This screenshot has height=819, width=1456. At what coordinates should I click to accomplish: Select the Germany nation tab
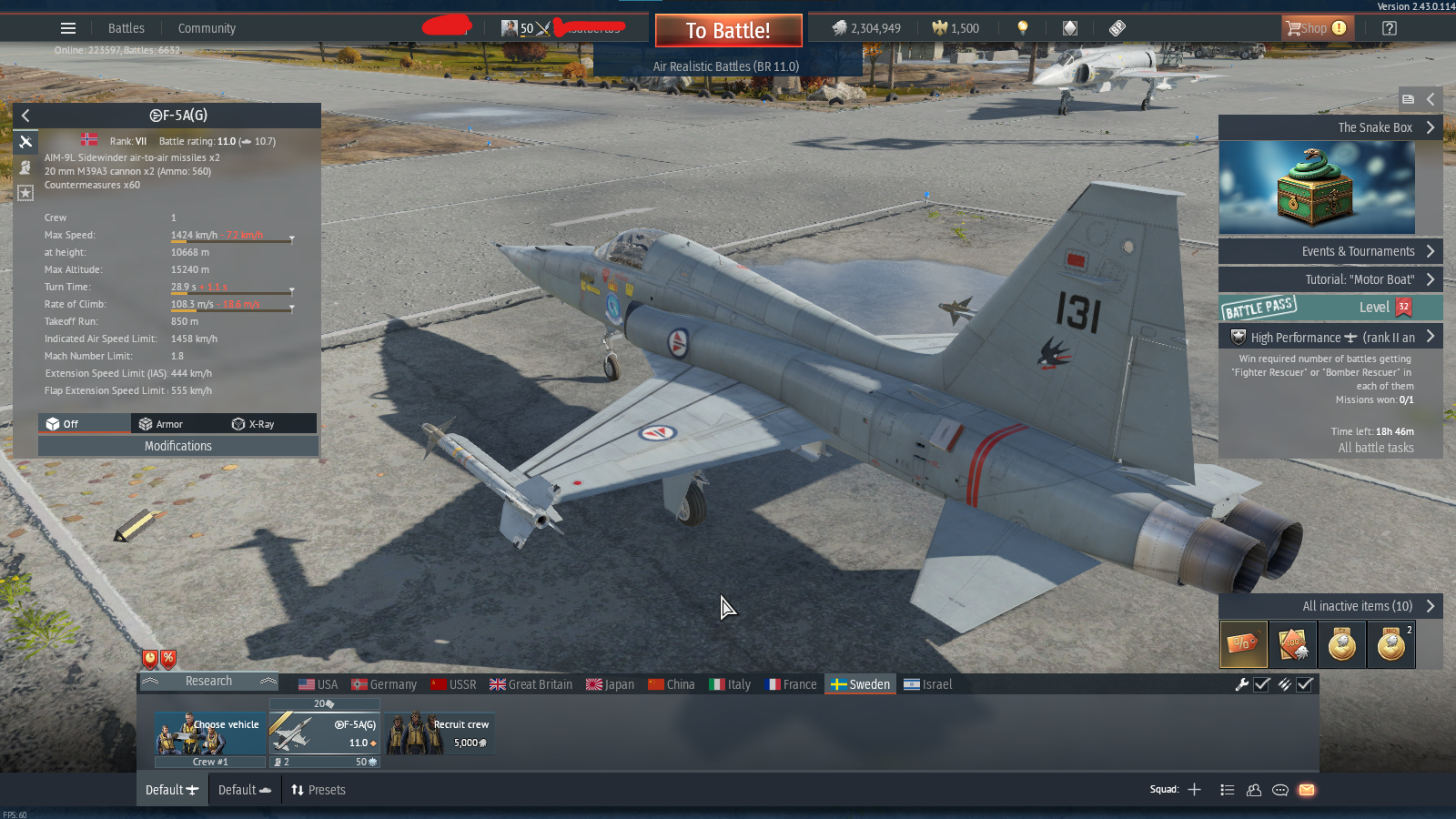[x=384, y=684]
